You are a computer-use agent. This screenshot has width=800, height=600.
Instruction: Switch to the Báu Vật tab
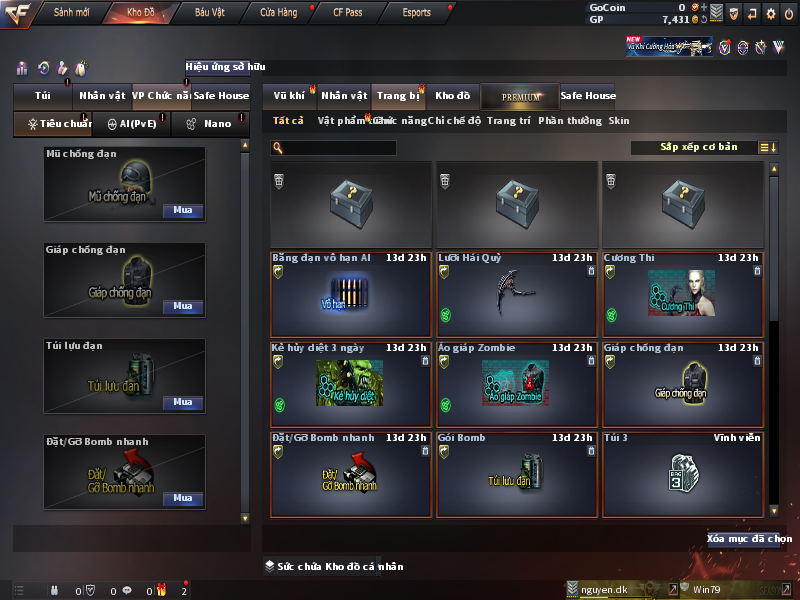pyautogui.click(x=209, y=13)
